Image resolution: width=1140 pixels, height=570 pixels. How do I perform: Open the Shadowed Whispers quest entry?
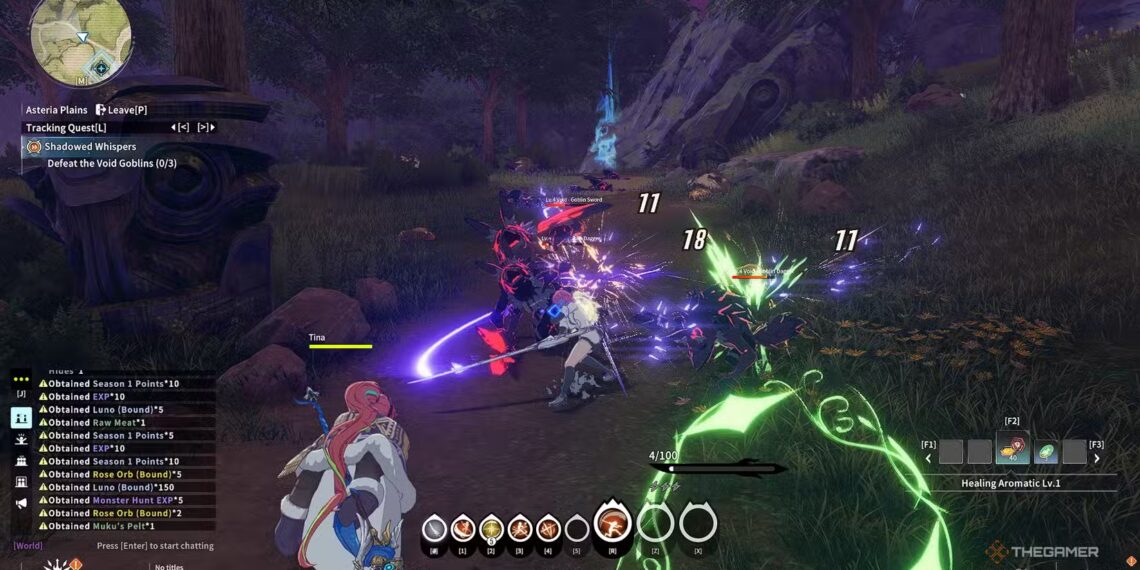click(90, 147)
